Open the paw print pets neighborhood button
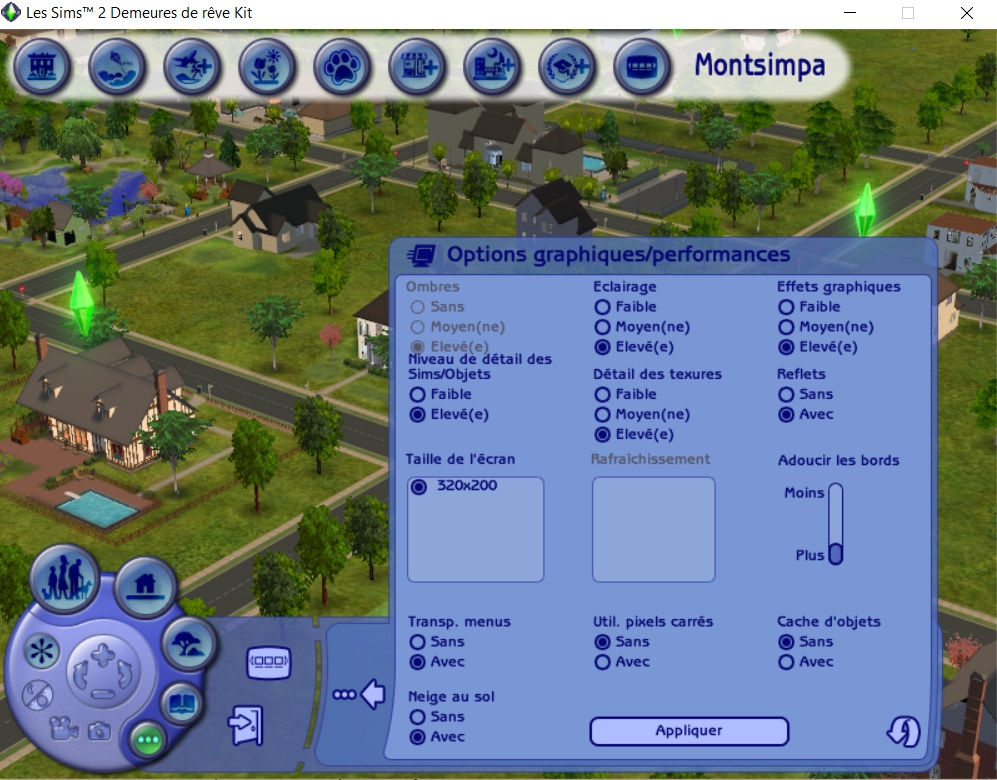Viewport: 997px width, 780px height. (x=342, y=67)
